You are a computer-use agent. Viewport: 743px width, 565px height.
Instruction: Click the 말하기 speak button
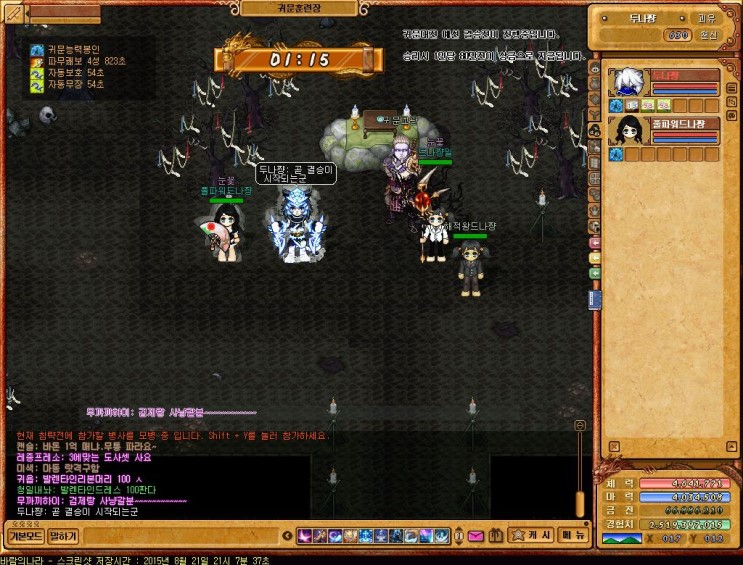63,536
